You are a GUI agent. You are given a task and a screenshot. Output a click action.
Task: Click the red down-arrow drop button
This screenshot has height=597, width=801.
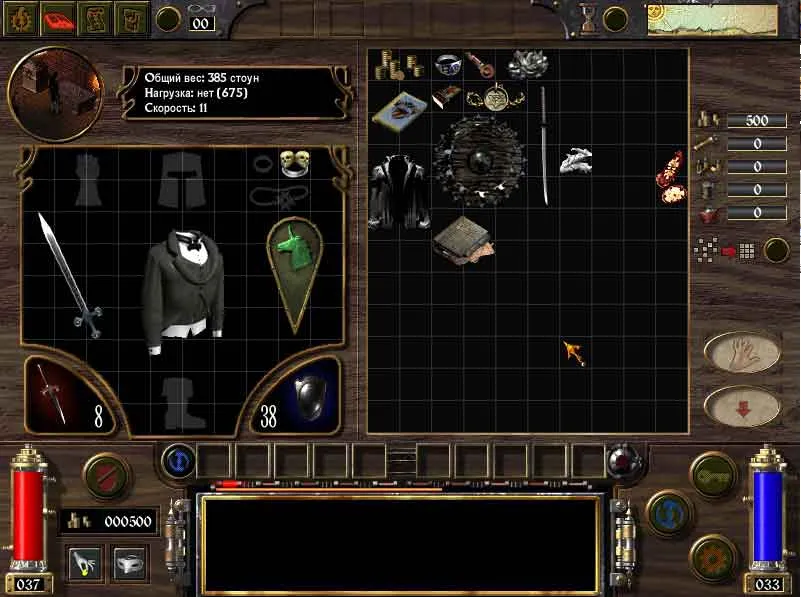click(742, 405)
